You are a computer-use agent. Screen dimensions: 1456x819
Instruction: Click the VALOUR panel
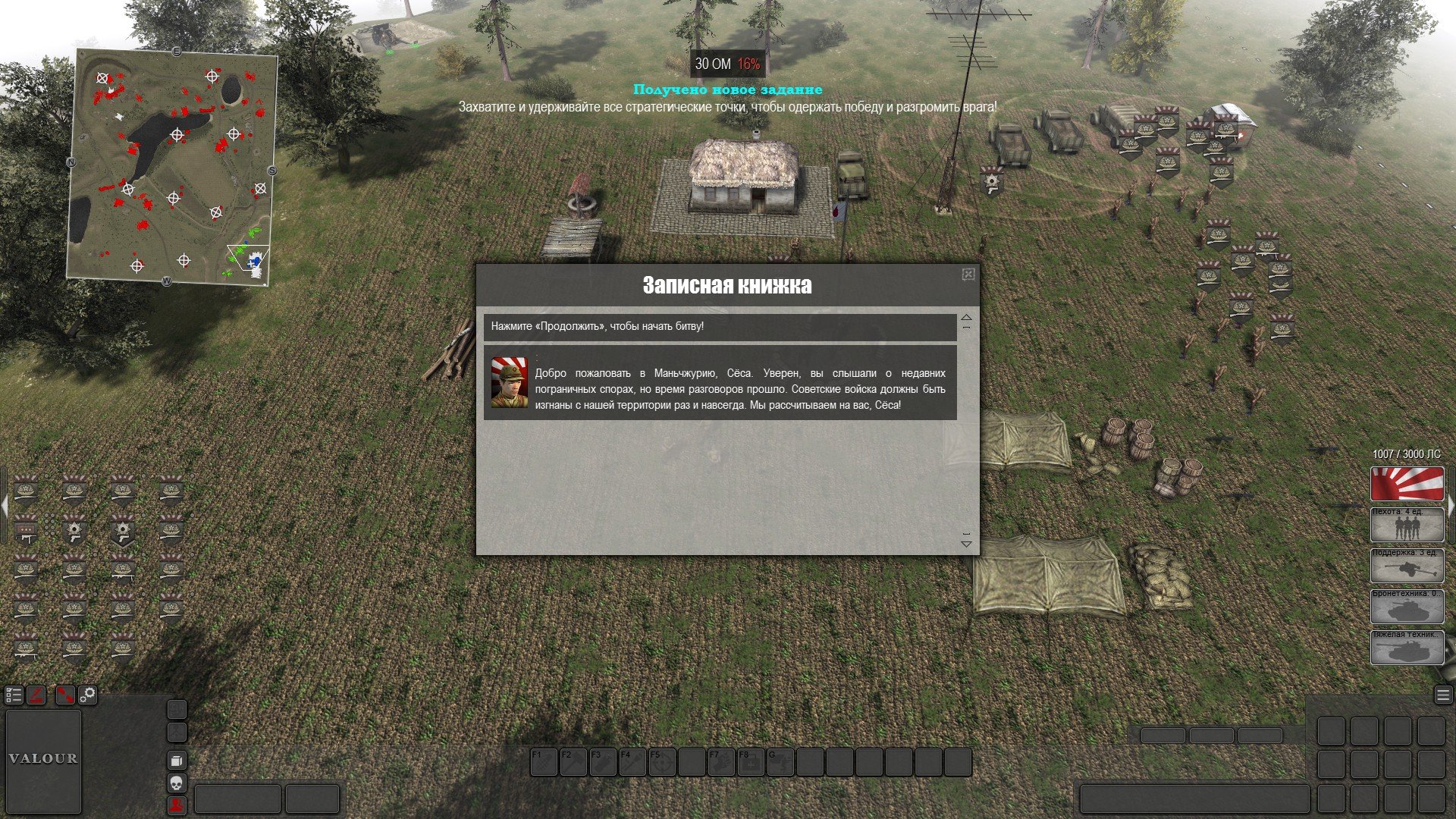coord(43,760)
